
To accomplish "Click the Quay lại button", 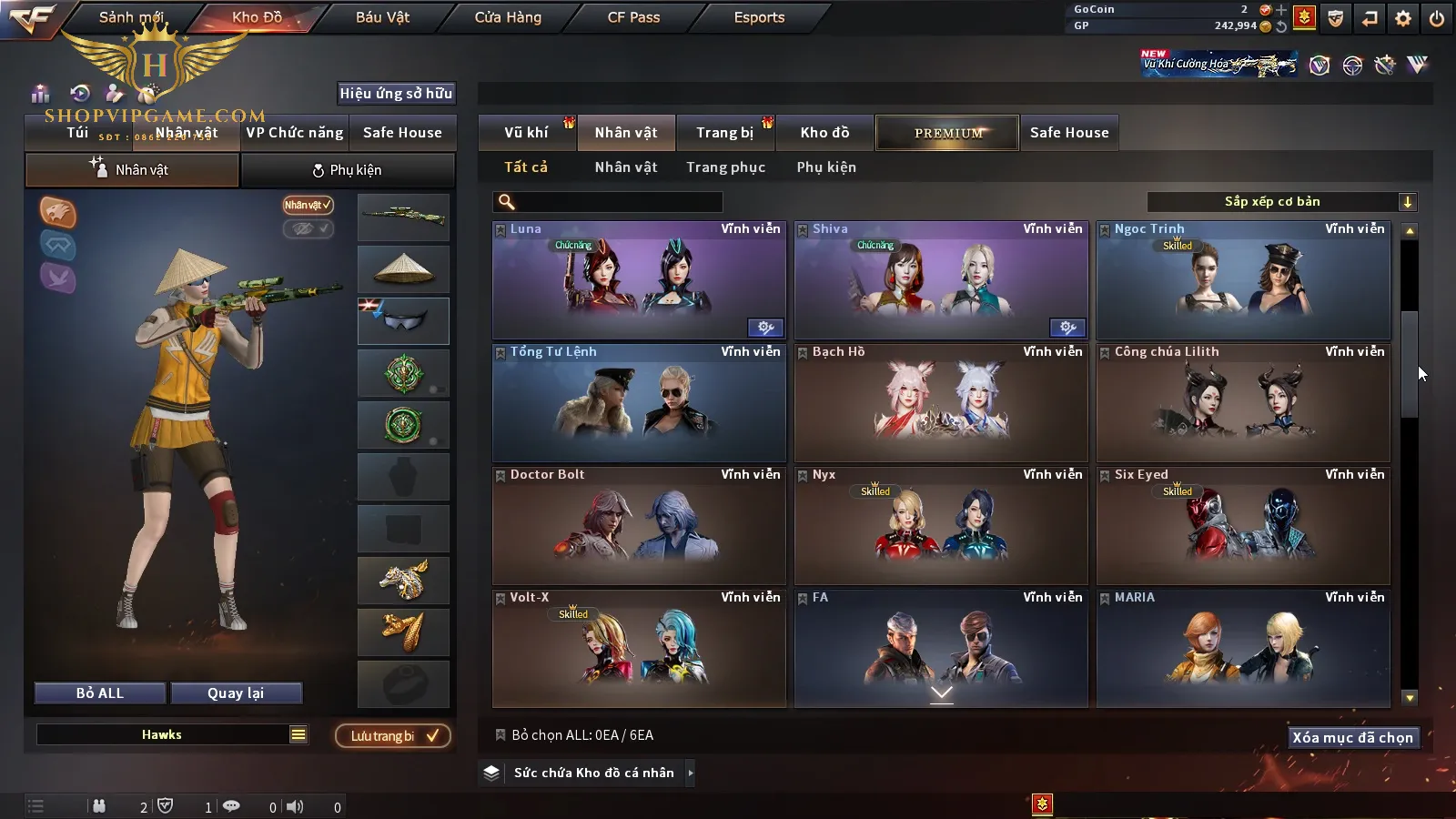I will 236,693.
